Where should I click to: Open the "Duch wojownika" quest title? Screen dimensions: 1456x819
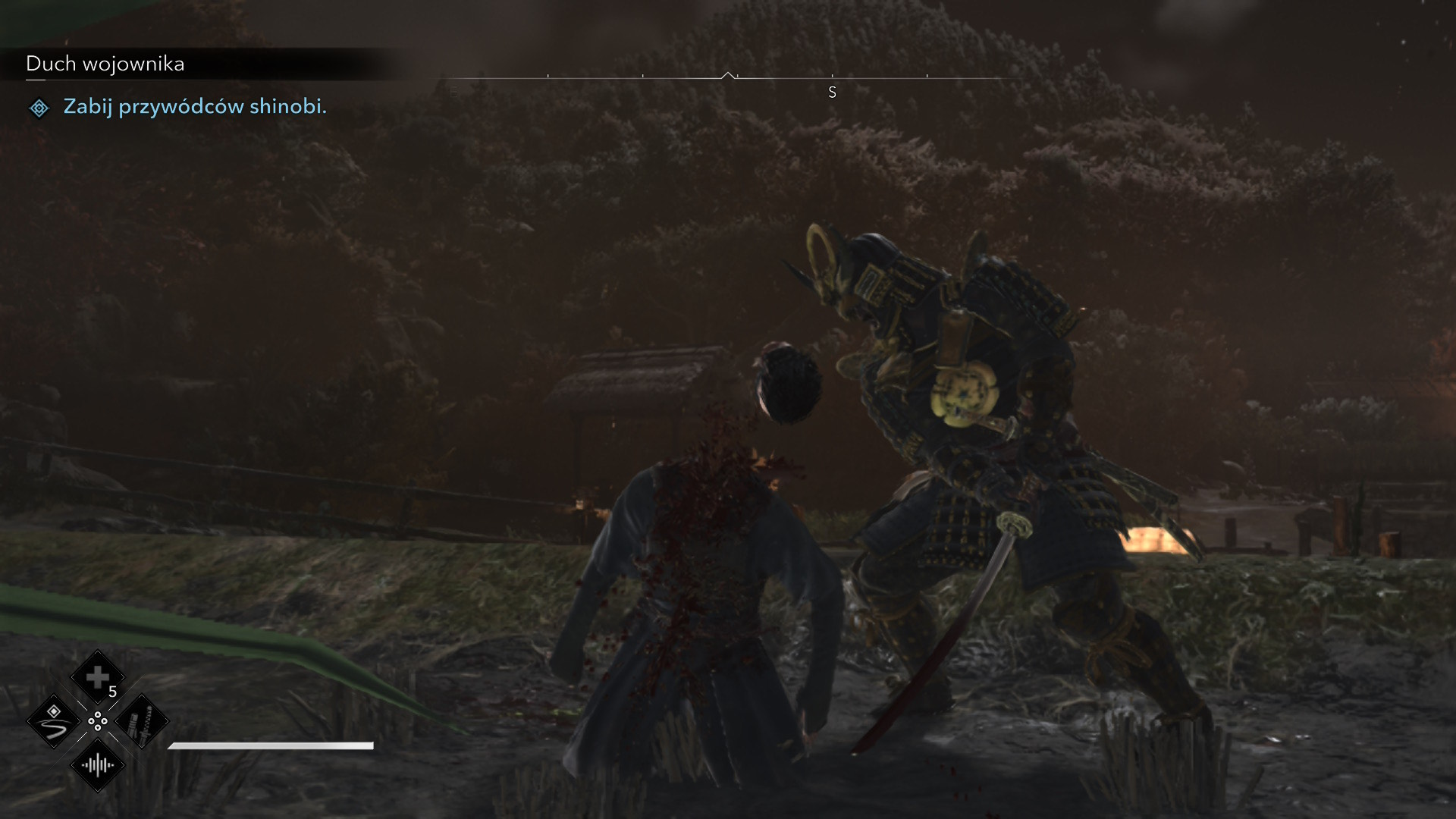tap(105, 64)
